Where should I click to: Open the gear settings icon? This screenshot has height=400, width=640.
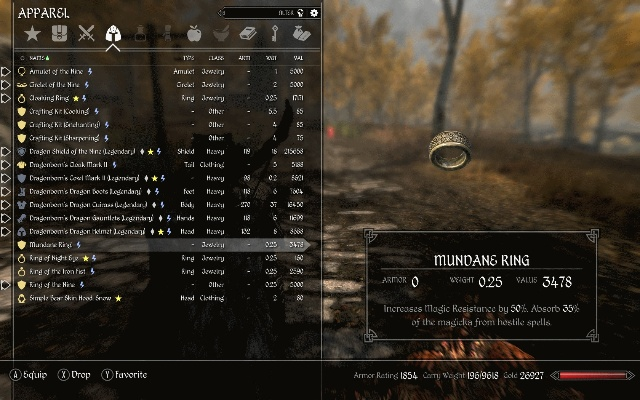314,13
